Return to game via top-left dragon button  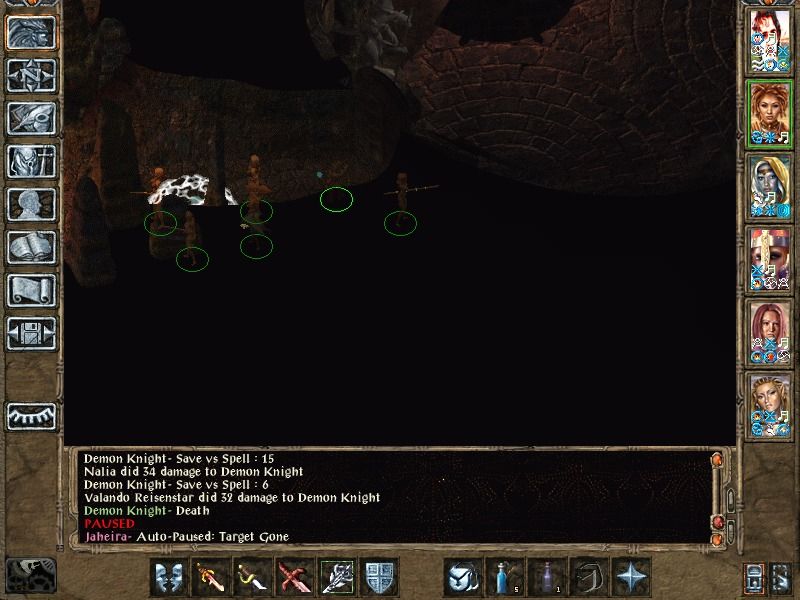[31, 32]
